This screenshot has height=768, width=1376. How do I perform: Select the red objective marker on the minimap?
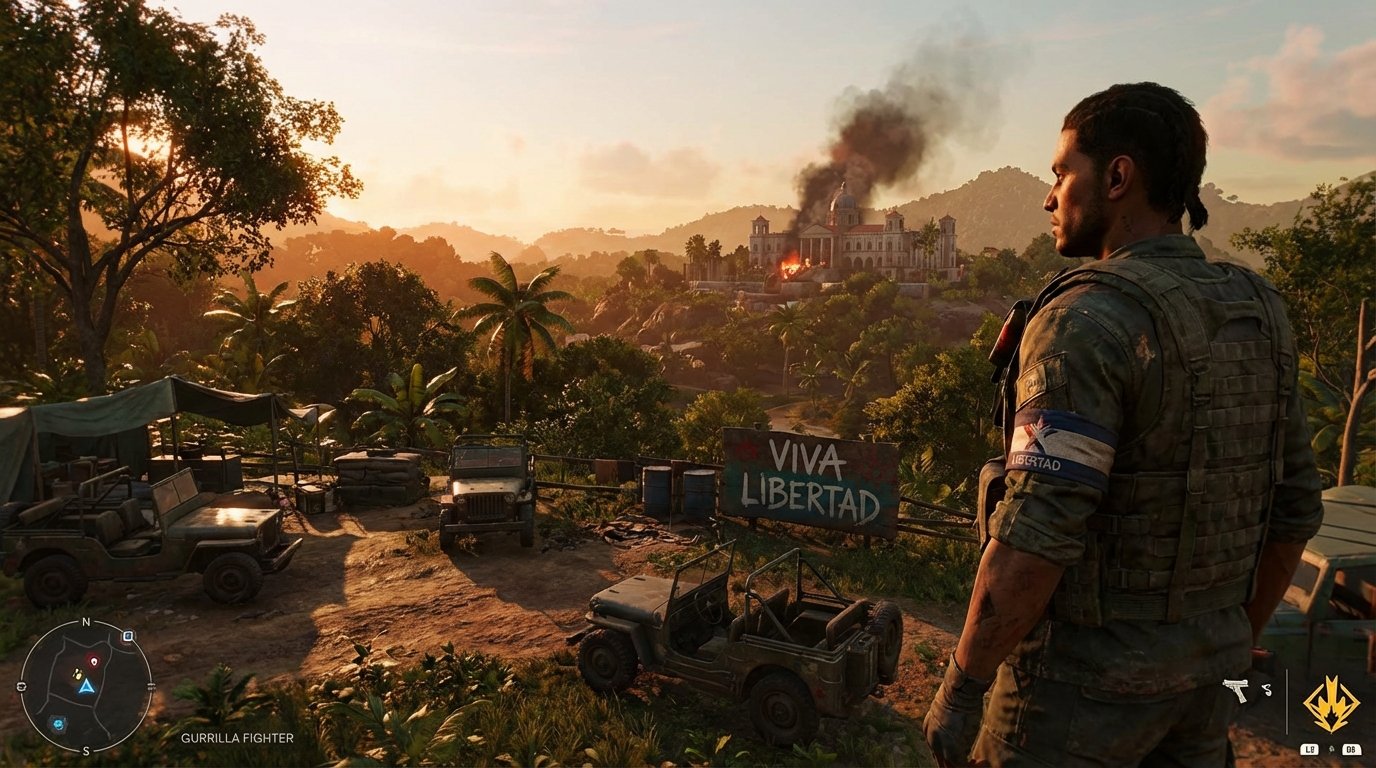pos(94,660)
